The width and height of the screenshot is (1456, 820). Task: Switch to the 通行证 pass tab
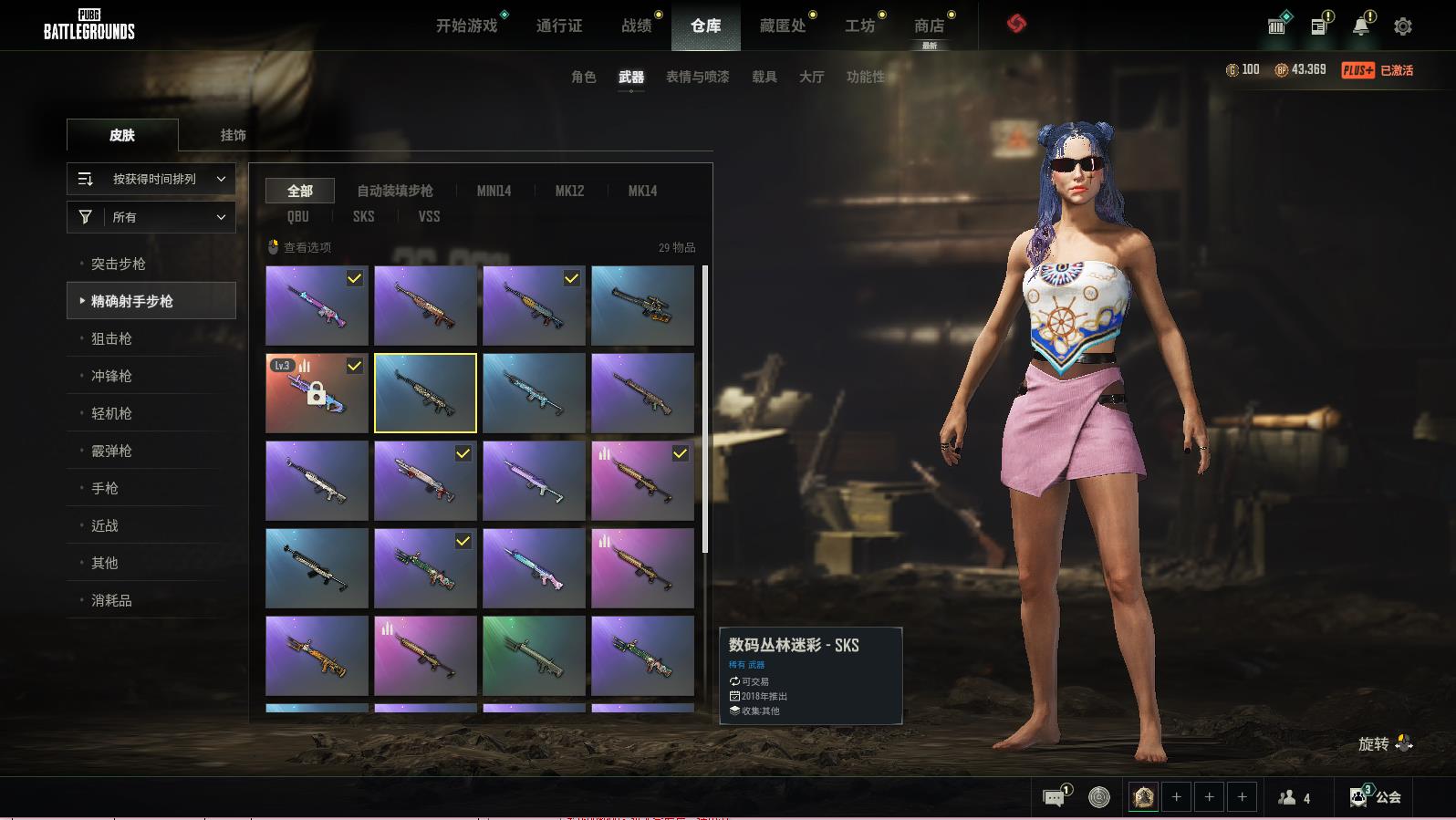[x=558, y=26]
